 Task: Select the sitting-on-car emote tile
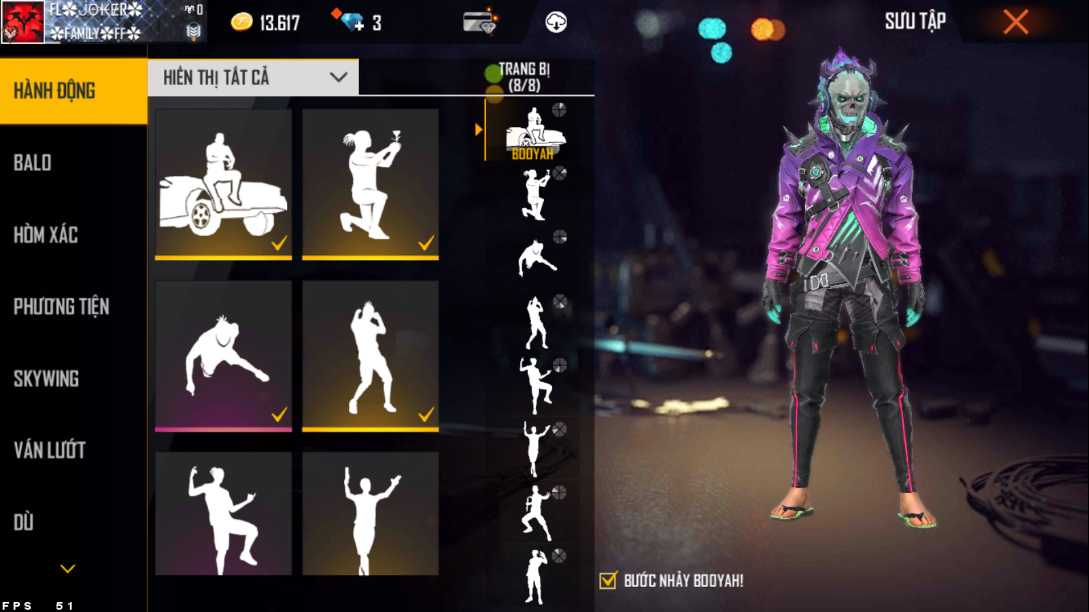(223, 184)
